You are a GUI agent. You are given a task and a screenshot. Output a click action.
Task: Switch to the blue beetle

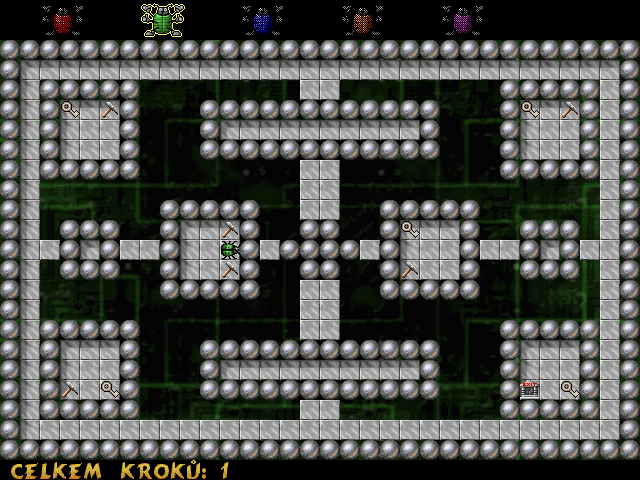(262, 21)
